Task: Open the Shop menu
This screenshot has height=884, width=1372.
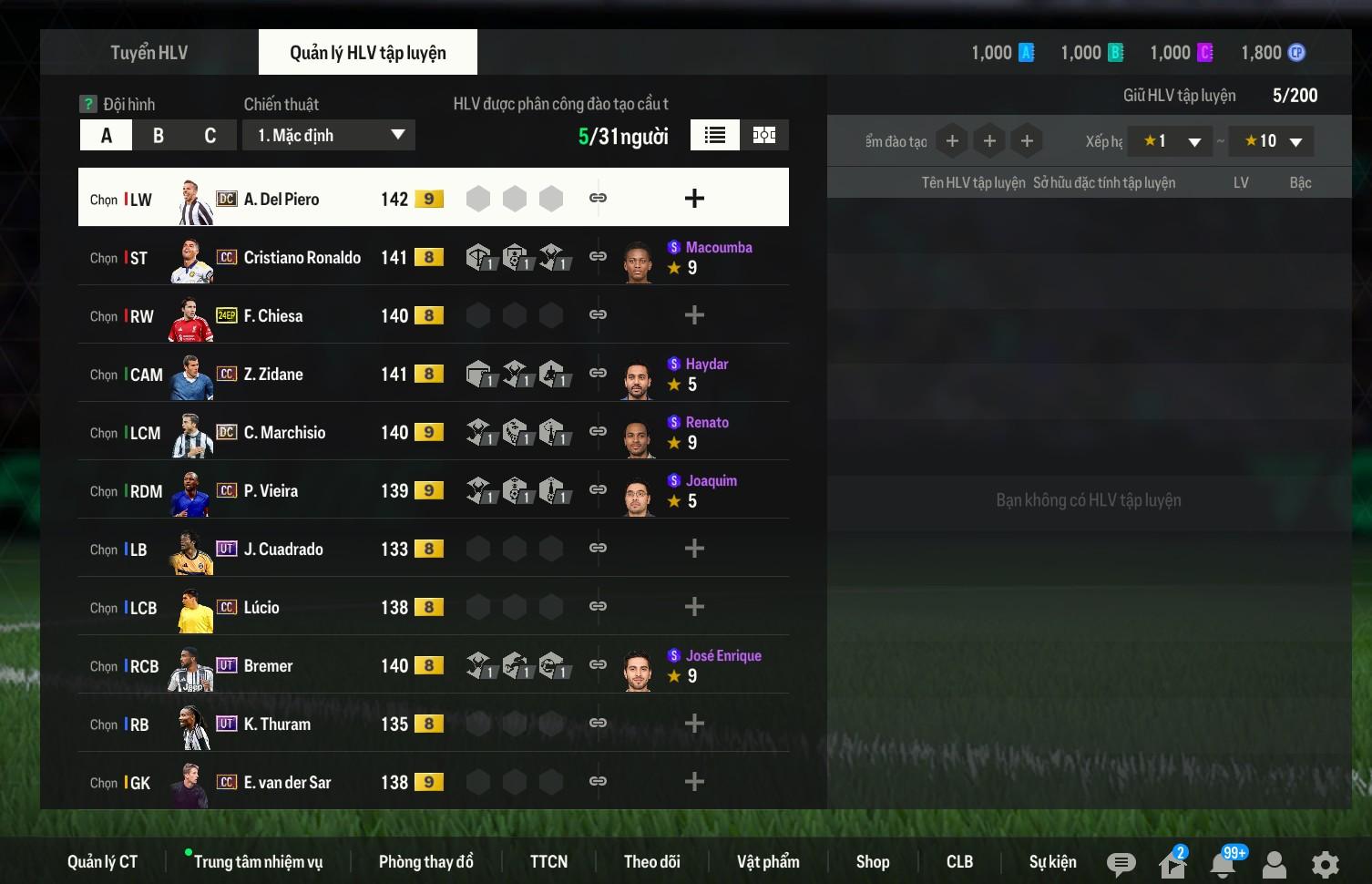Action: coord(872,862)
